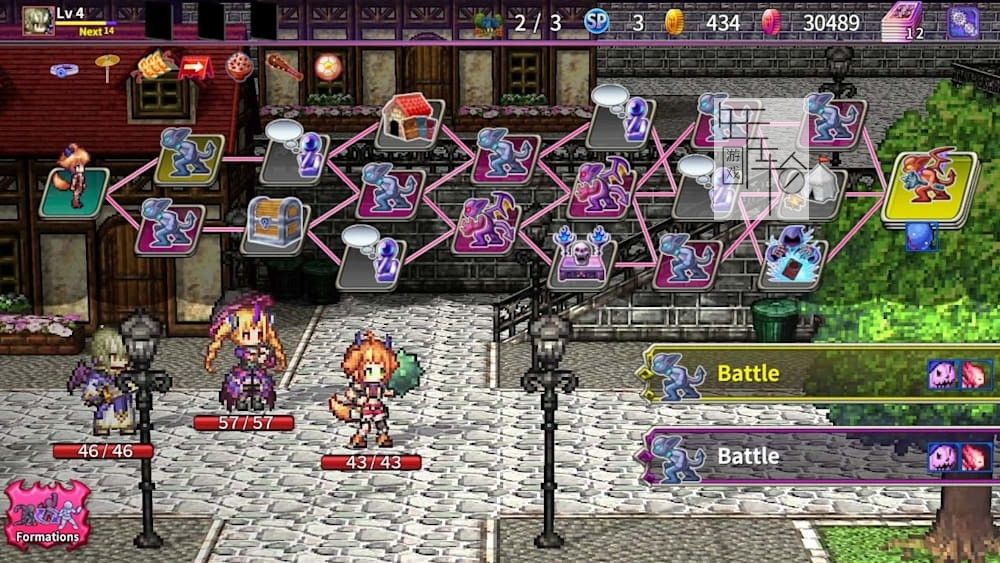Open the Formations menu

(x=47, y=515)
